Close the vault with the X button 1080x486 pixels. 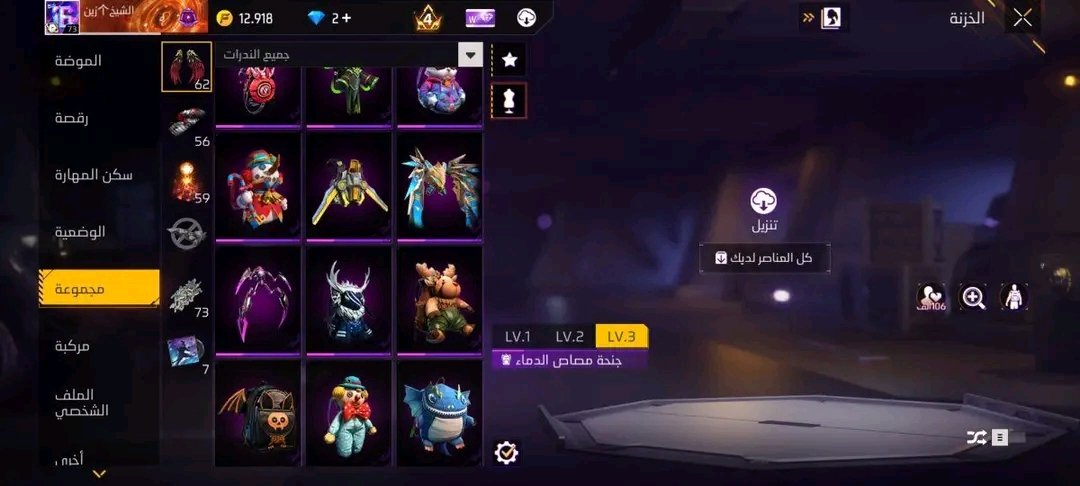tap(1022, 17)
